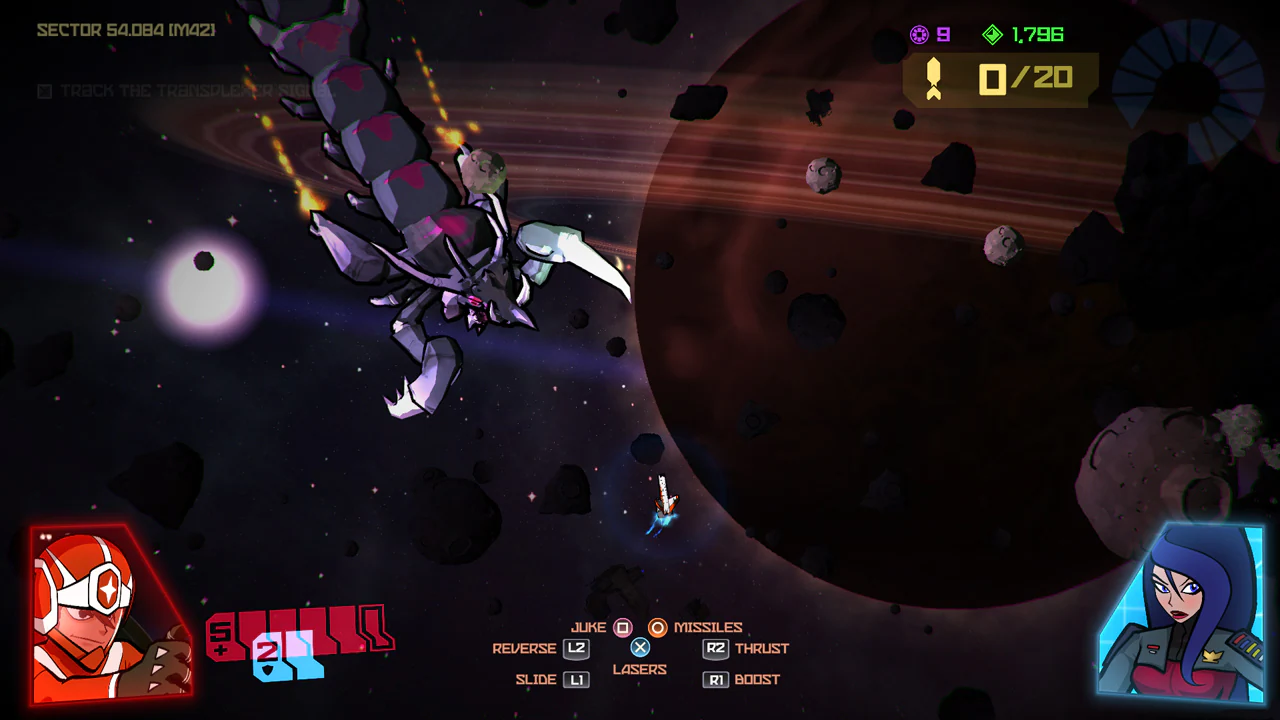Click the L2 Reverse controller icon
Image resolution: width=1280 pixels, height=720 pixels.
[575, 648]
